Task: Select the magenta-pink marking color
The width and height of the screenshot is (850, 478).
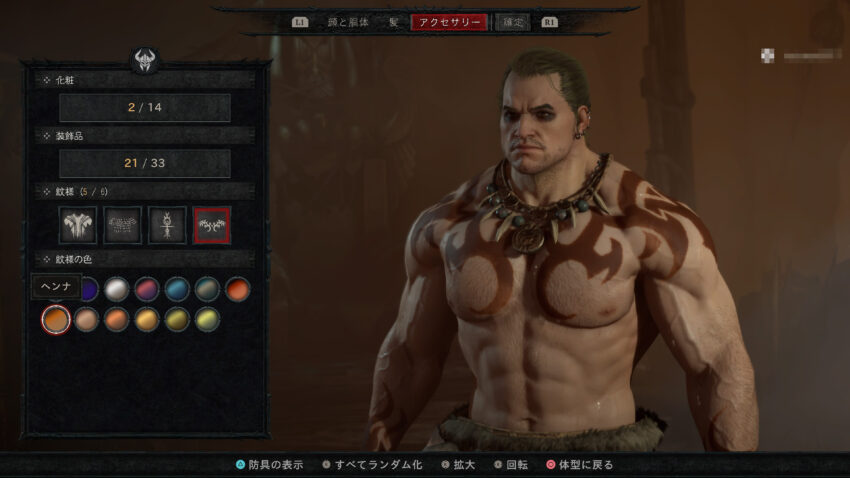Action: tap(147, 290)
